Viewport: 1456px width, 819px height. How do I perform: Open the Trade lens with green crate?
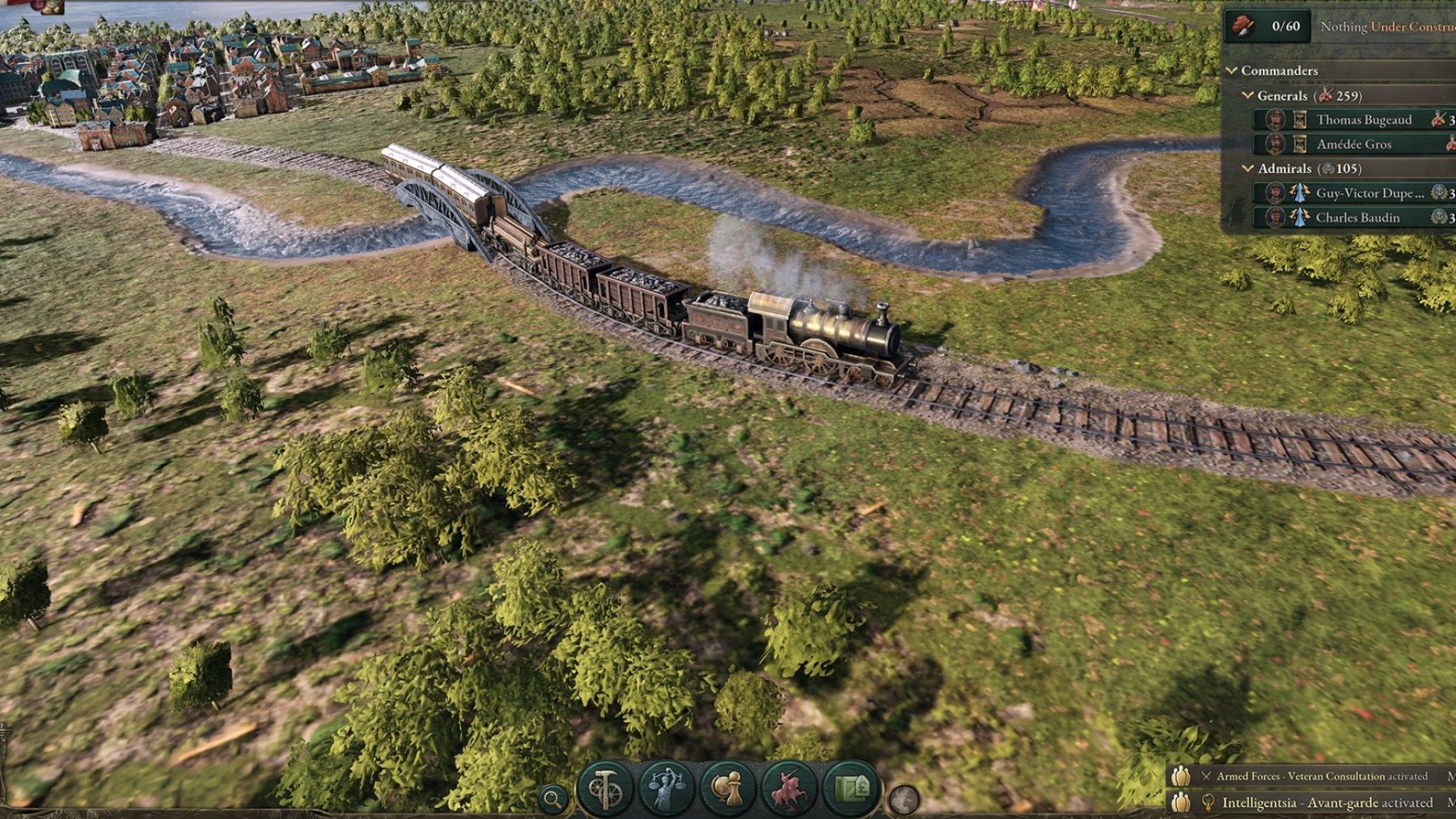click(850, 787)
